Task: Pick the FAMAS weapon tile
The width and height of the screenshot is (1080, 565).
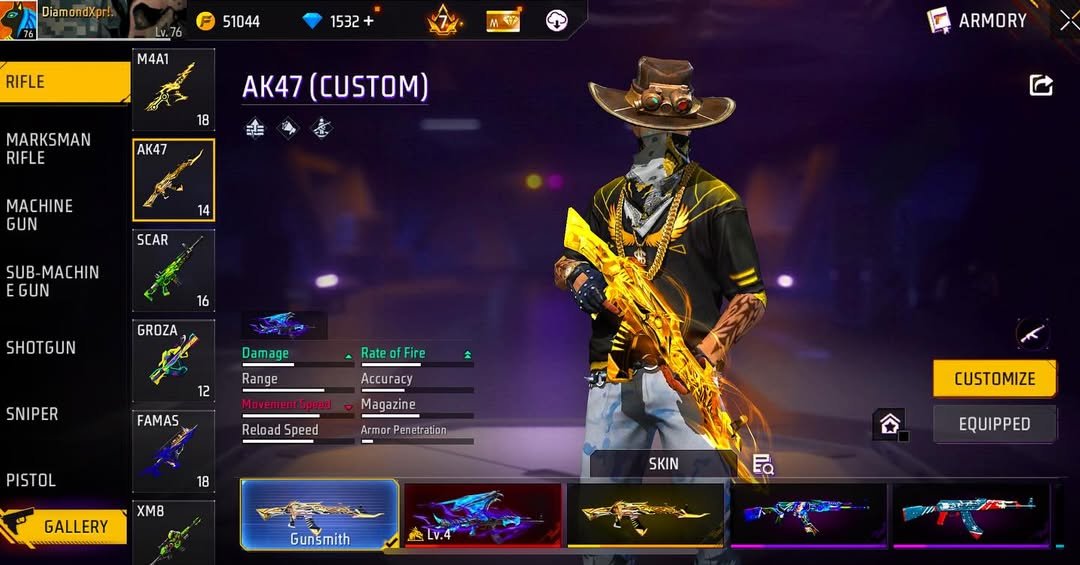Action: (173, 452)
